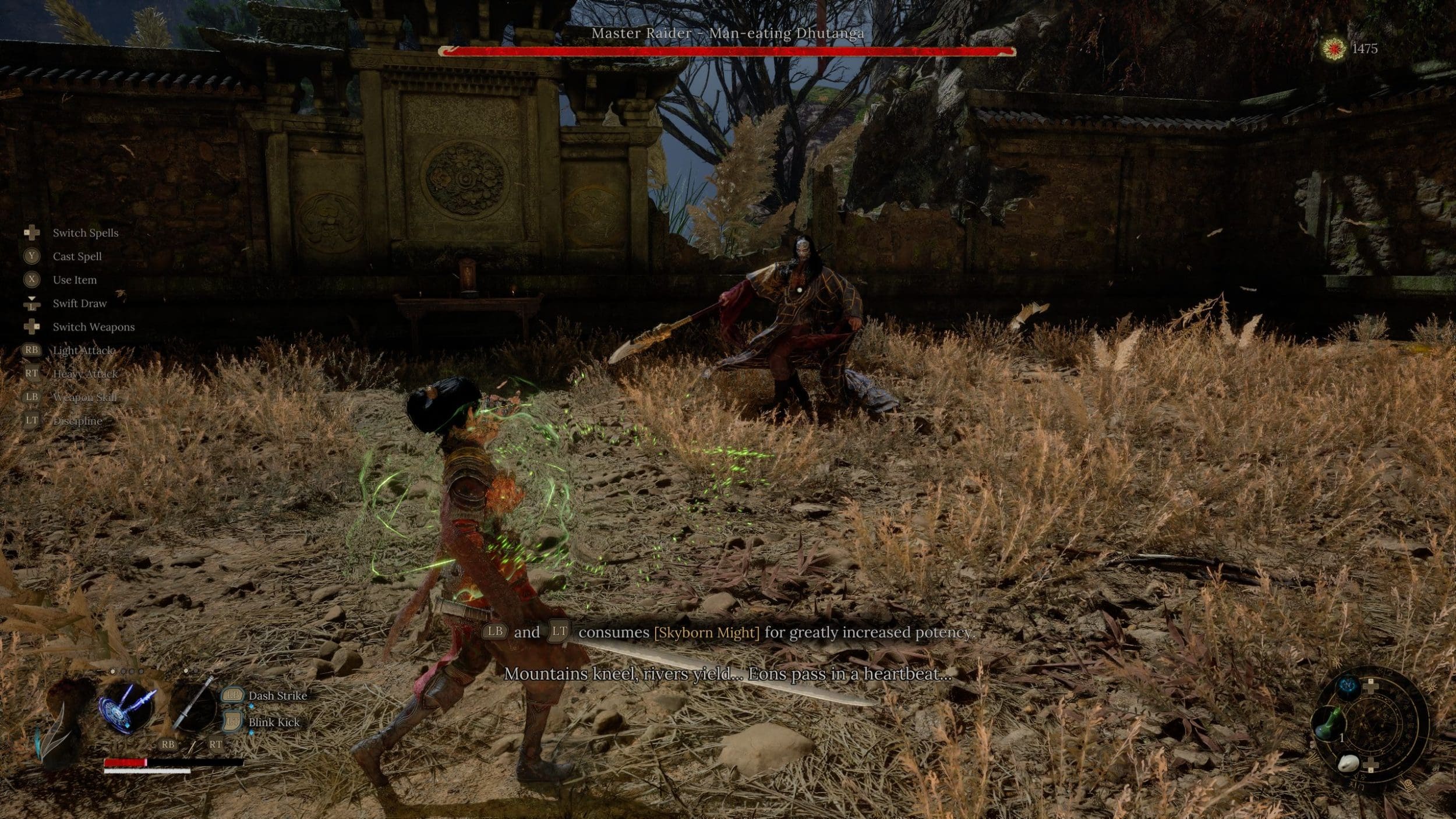Click the red mercury currency icon
The height and width of the screenshot is (819, 1456).
click(x=1333, y=48)
